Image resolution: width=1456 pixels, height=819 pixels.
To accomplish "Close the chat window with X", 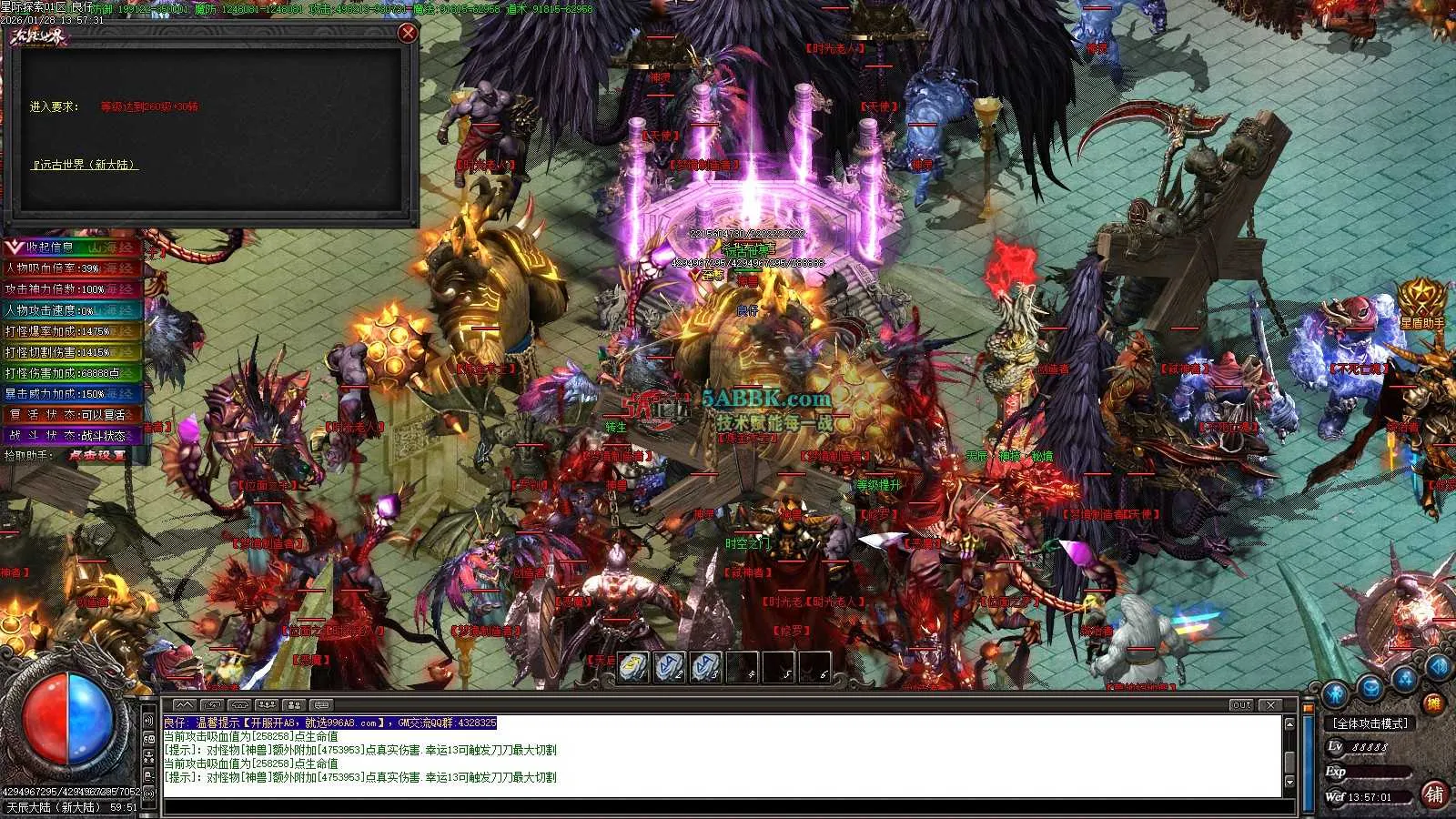I will click(1271, 705).
